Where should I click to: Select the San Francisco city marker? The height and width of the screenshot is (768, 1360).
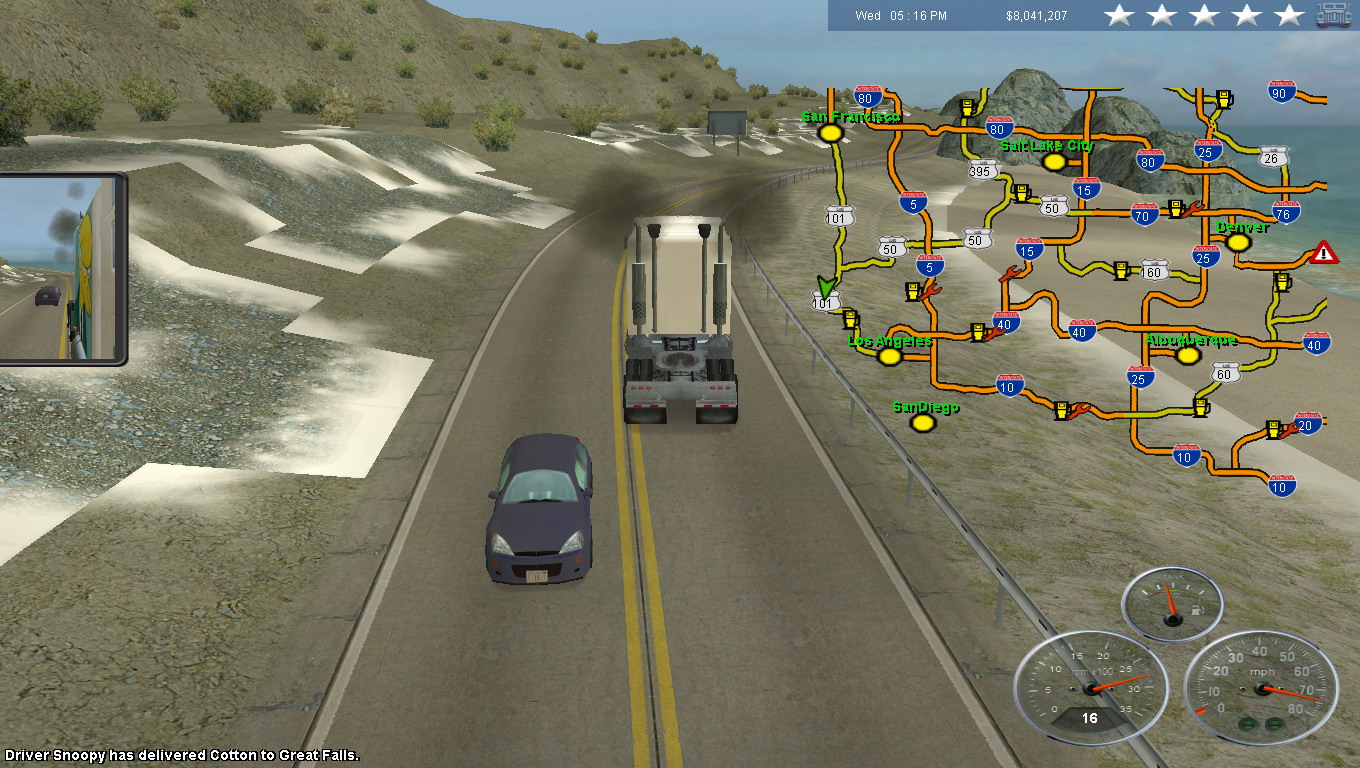coord(828,133)
